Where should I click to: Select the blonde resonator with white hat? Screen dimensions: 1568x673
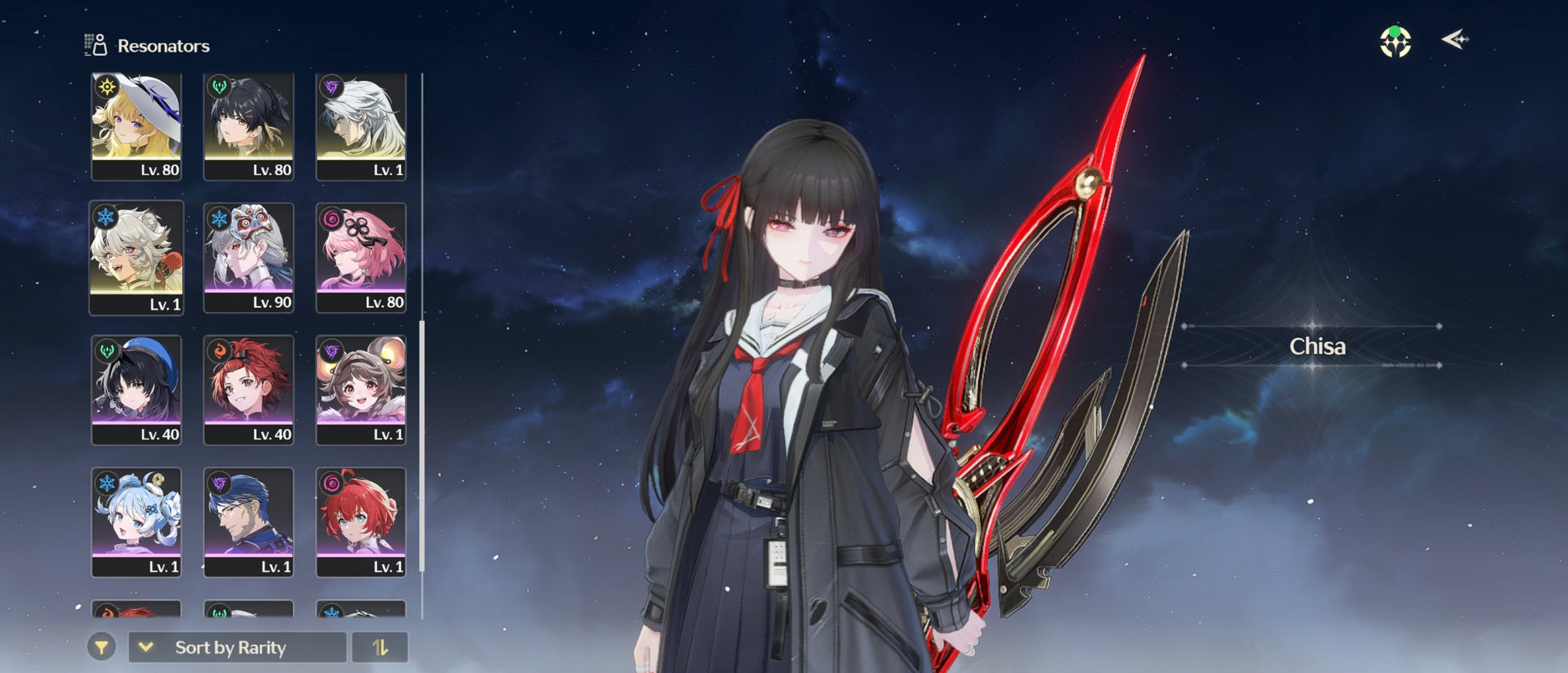[x=136, y=127]
